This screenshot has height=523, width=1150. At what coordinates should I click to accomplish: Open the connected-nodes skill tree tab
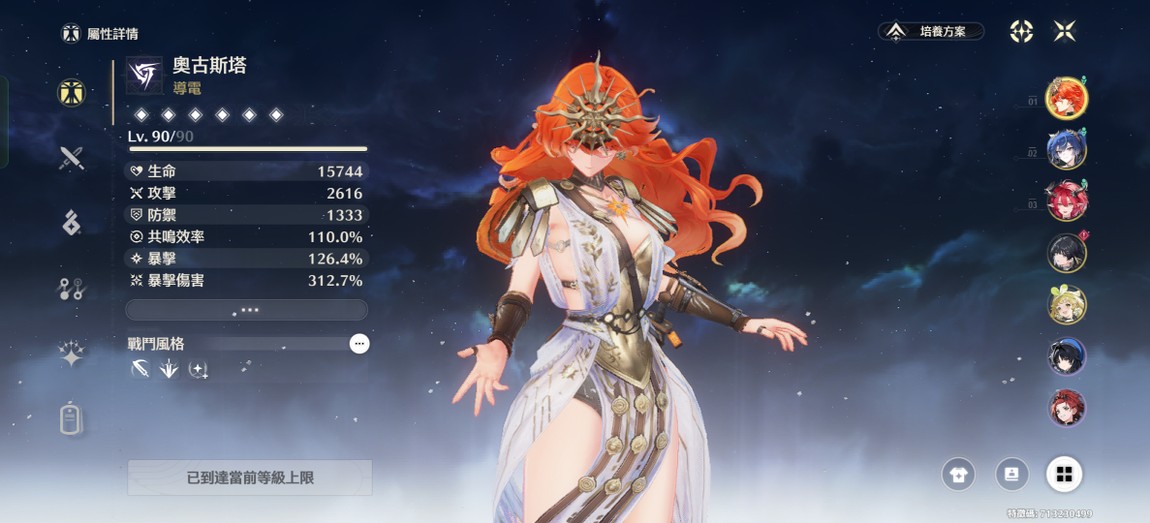[71, 290]
